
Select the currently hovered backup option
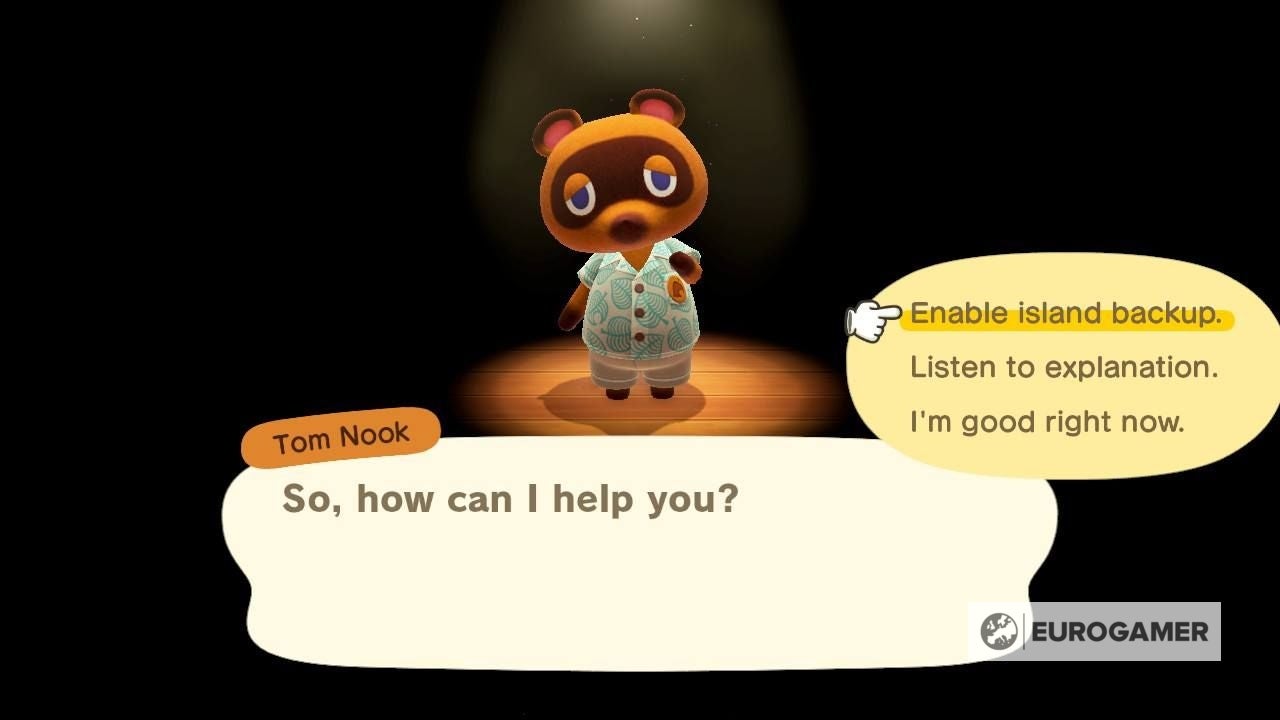(1065, 312)
